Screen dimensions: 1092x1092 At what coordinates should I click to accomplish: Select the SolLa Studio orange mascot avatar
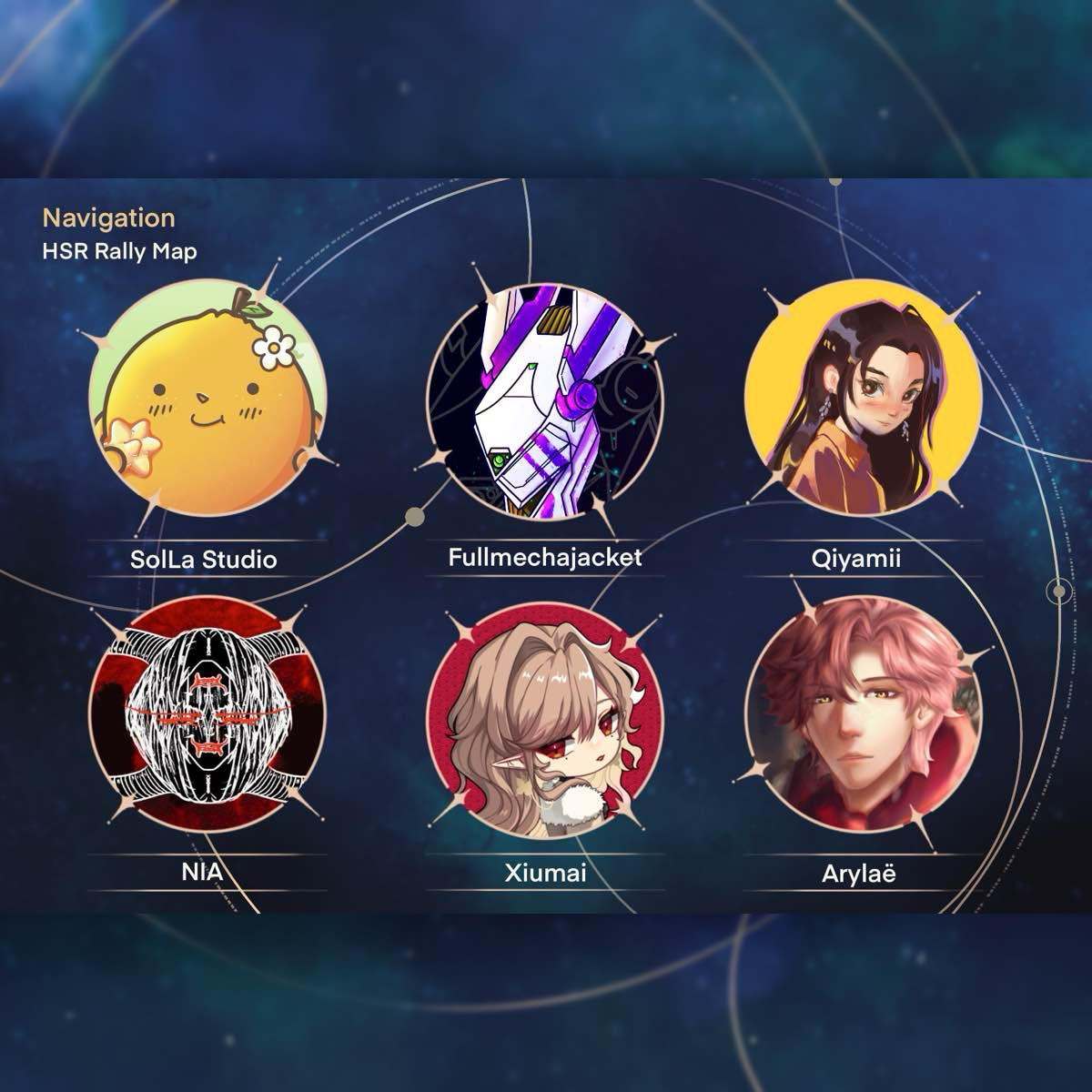click(207, 399)
